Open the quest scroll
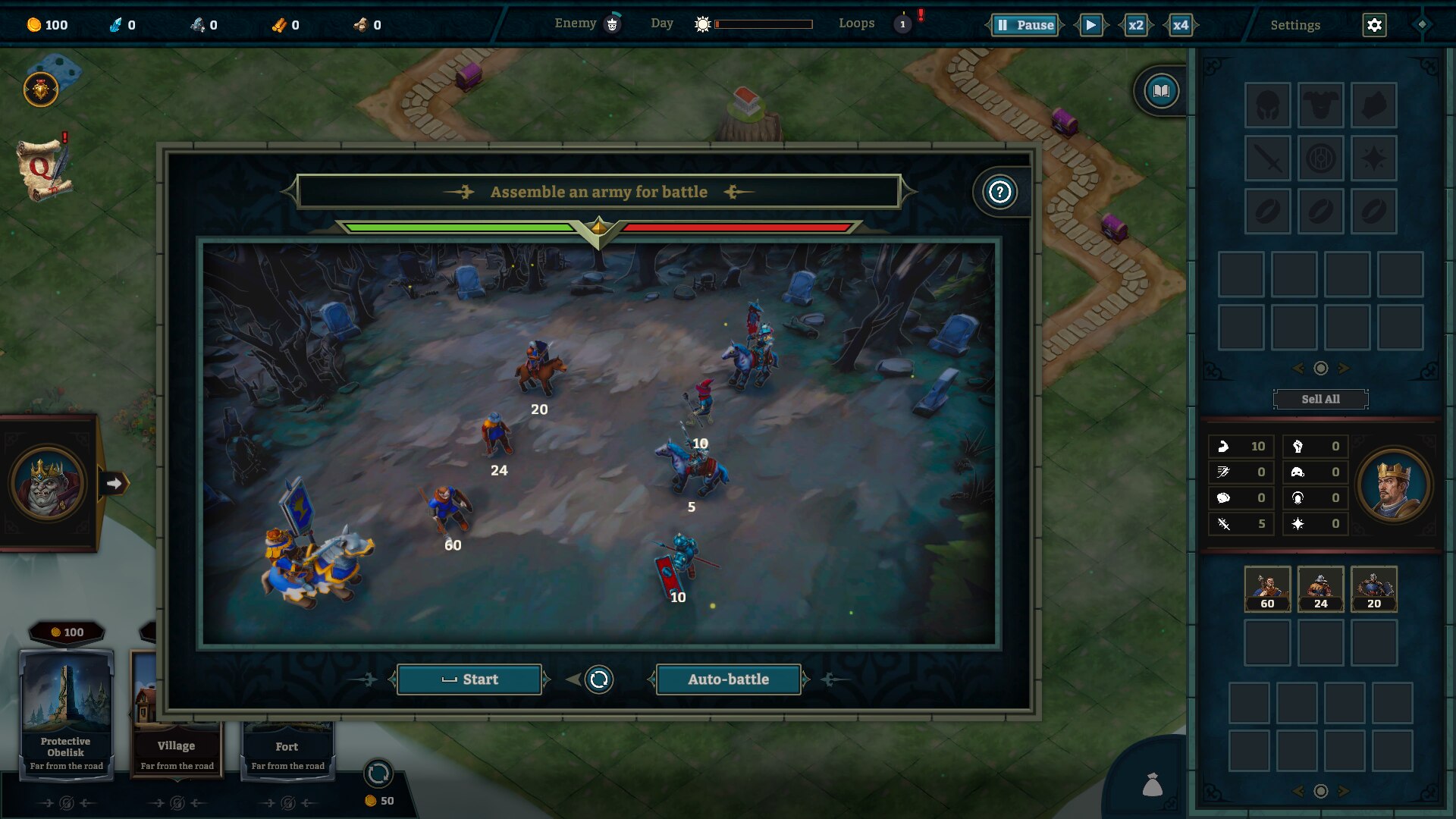 coord(44,170)
